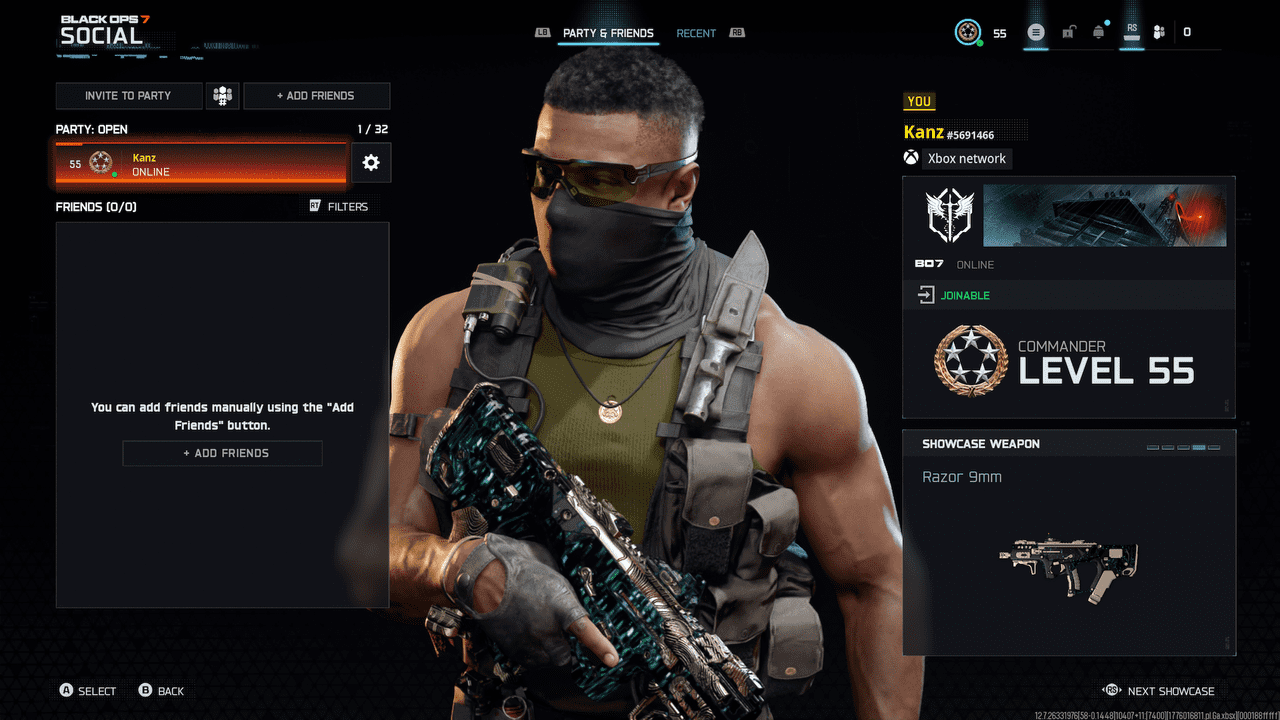The height and width of the screenshot is (720, 1280).
Task: Click the Commander Level 55 rank emblem
Action: click(x=974, y=362)
